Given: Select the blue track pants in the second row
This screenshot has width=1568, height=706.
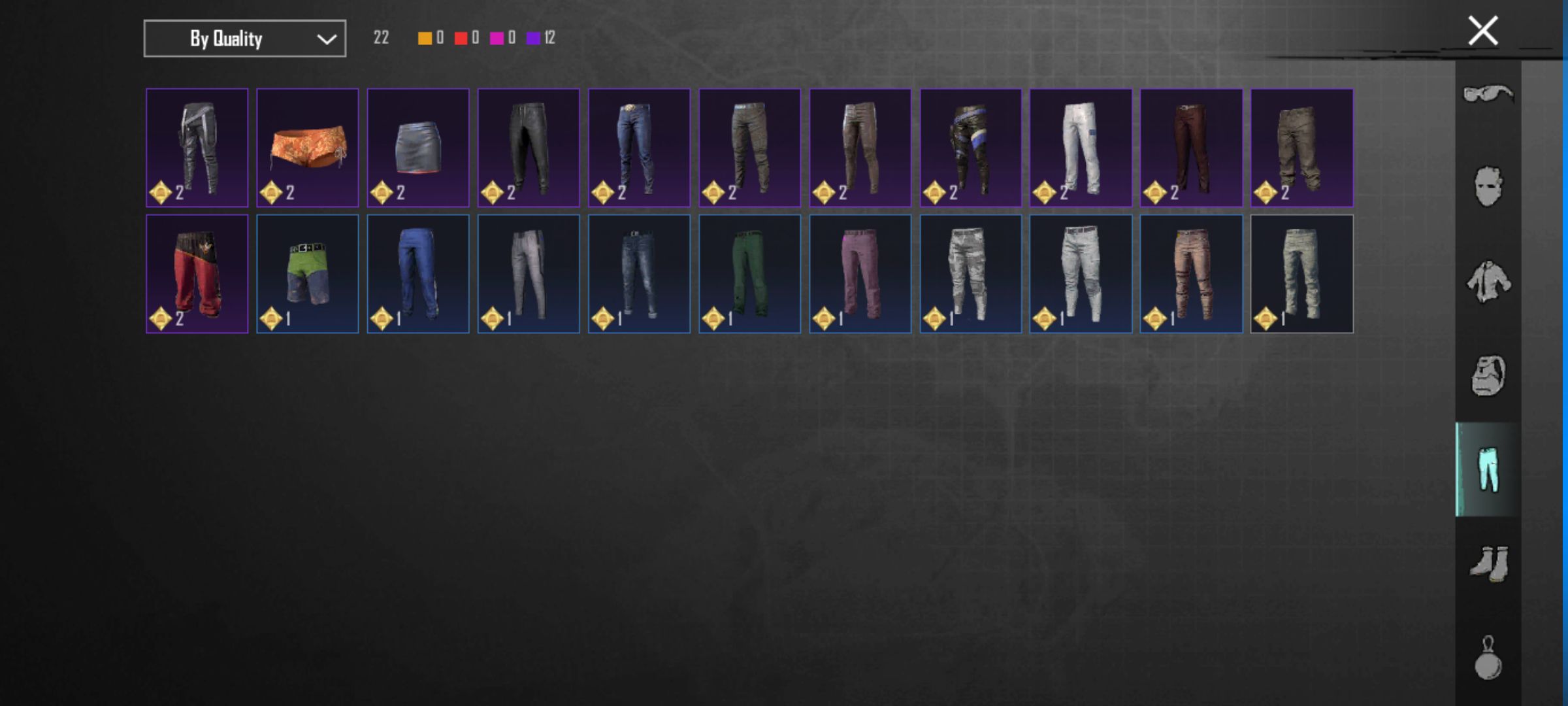Looking at the screenshot, I should pyautogui.click(x=419, y=273).
